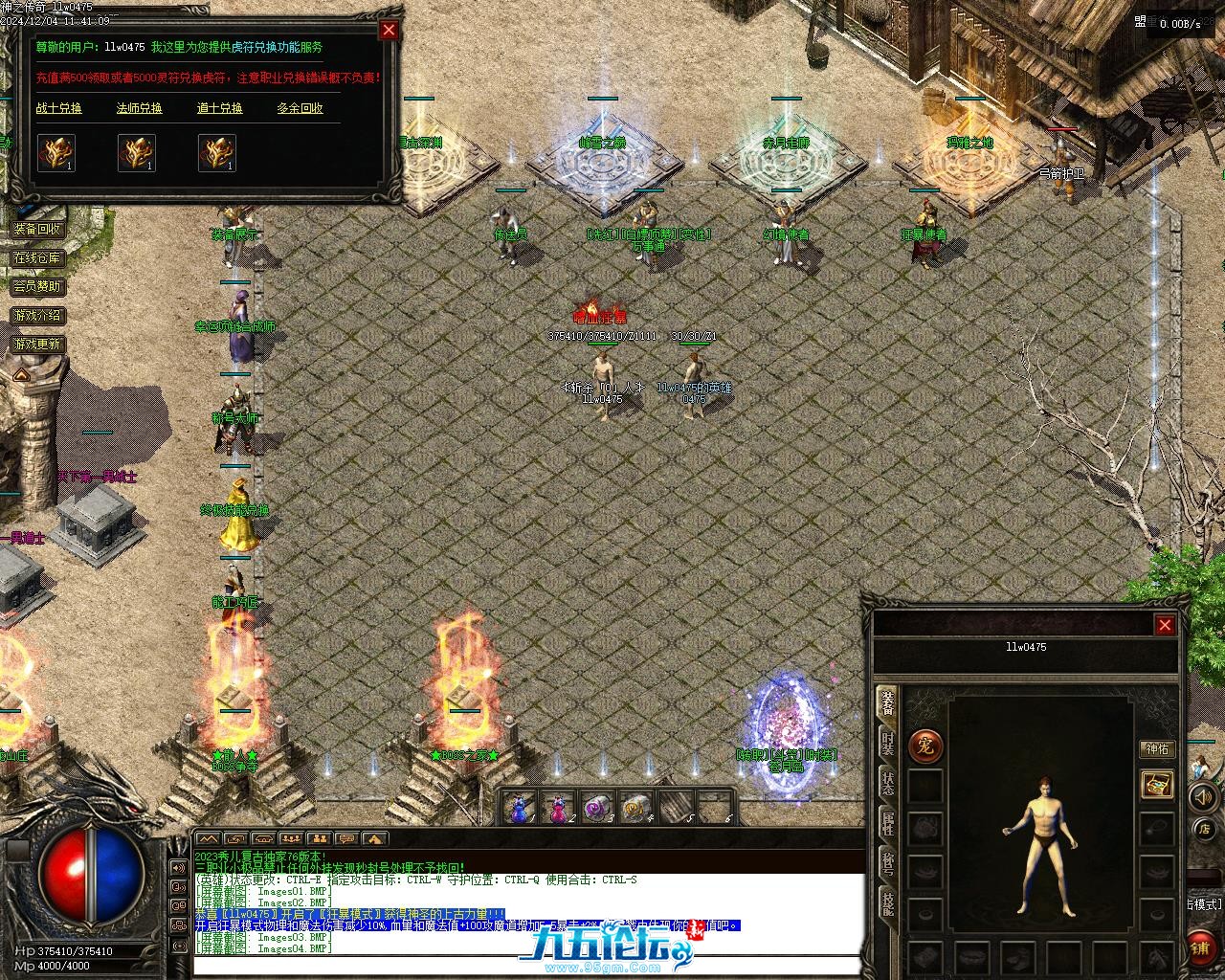This screenshot has width=1225, height=980.
Task: Check the 游戏更新 game update notes
Action: click(x=37, y=344)
